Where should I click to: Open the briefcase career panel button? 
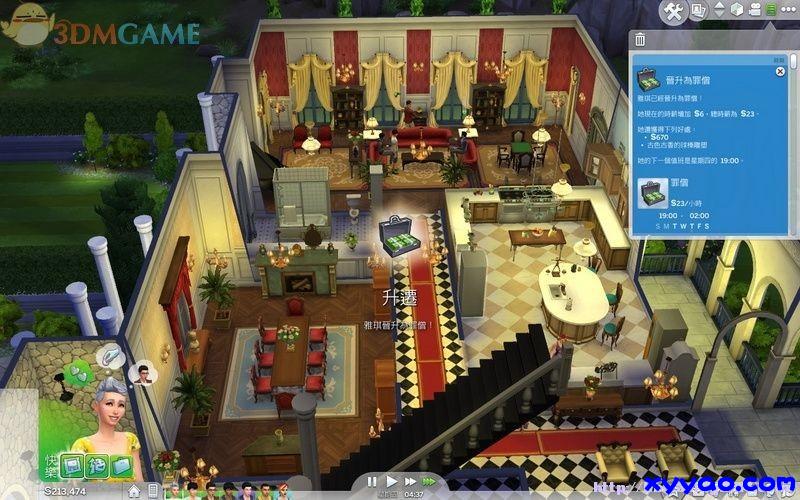123,466
